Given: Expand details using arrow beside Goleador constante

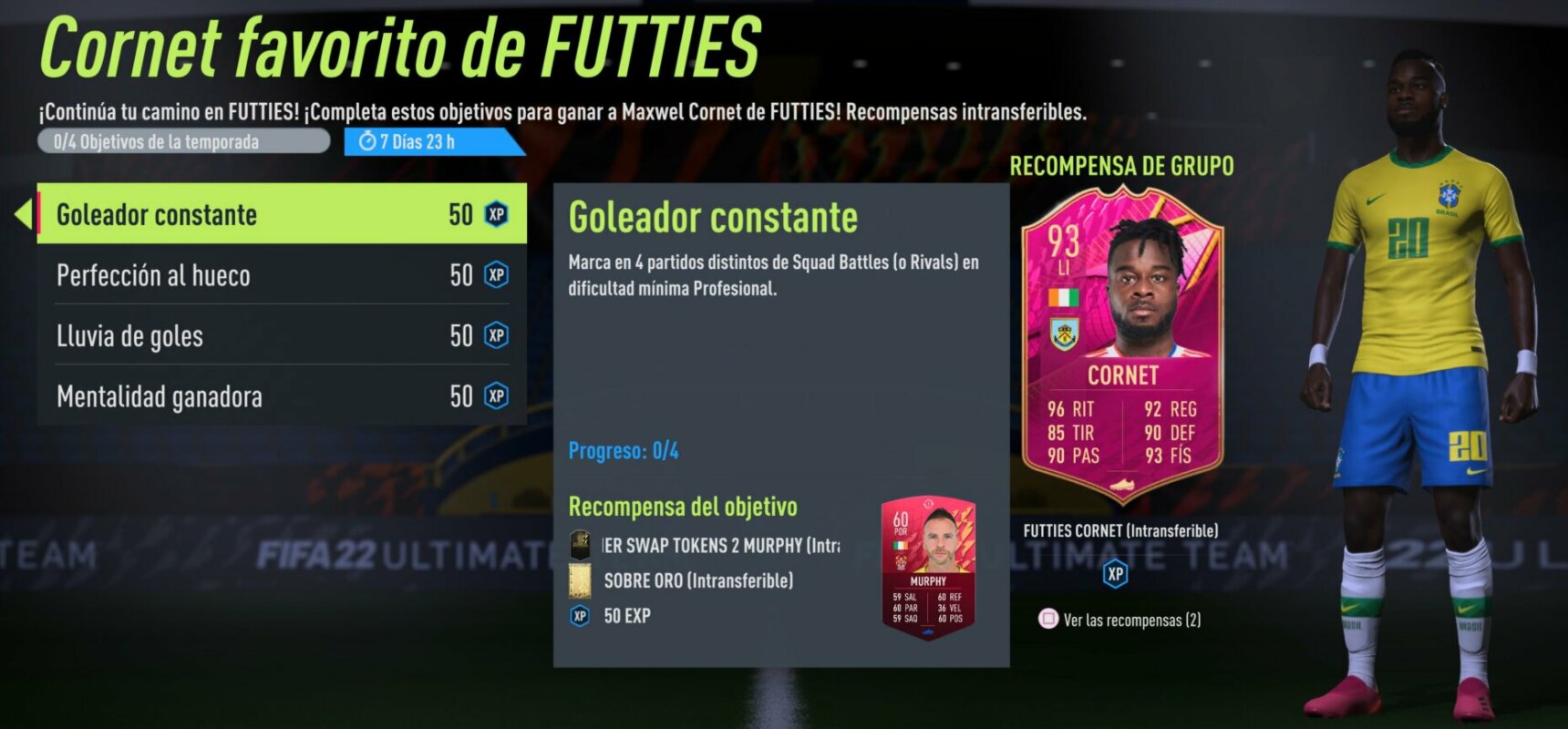Looking at the screenshot, I should click(x=23, y=214).
